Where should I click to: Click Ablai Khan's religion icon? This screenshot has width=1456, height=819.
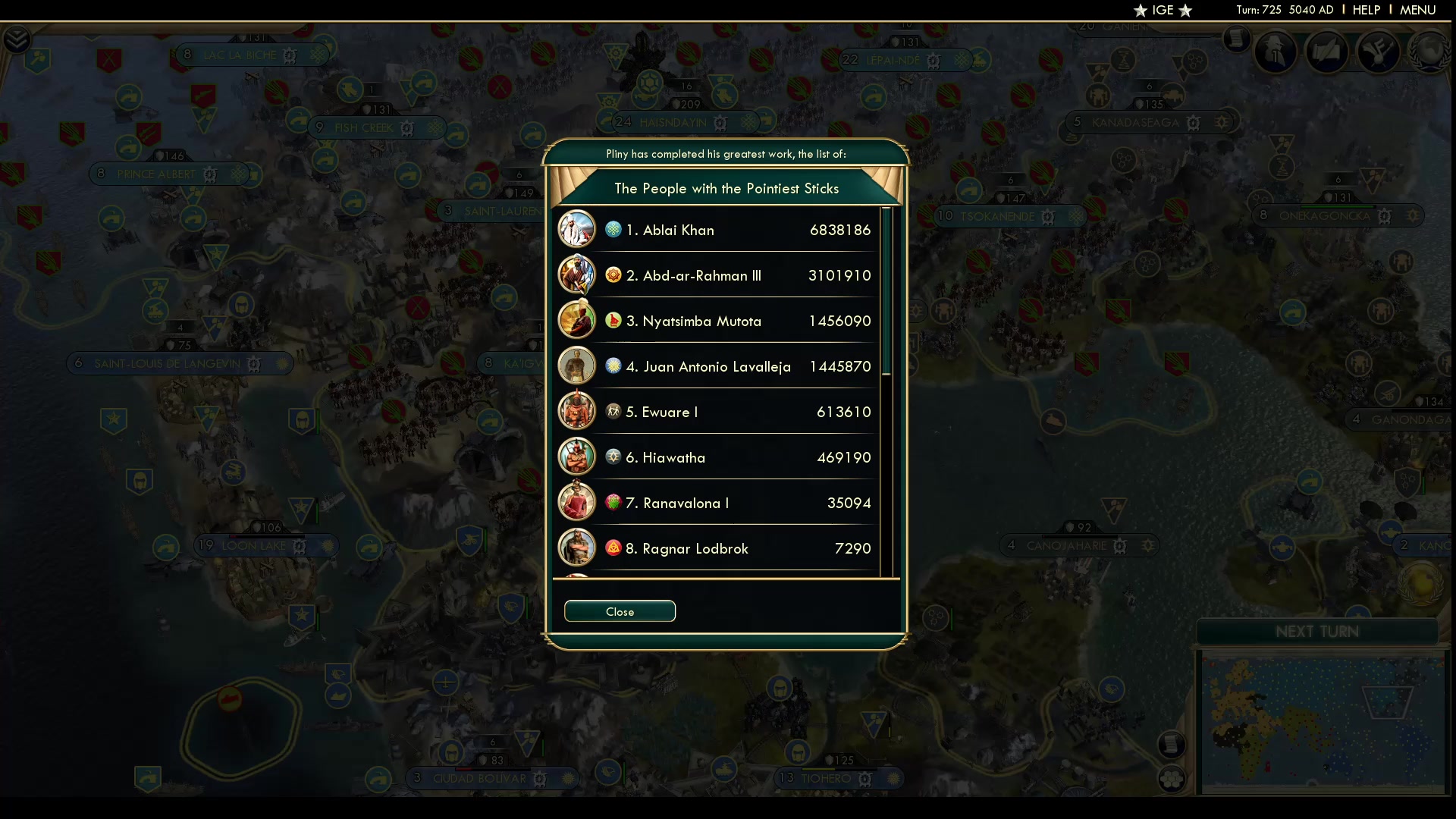click(x=613, y=230)
